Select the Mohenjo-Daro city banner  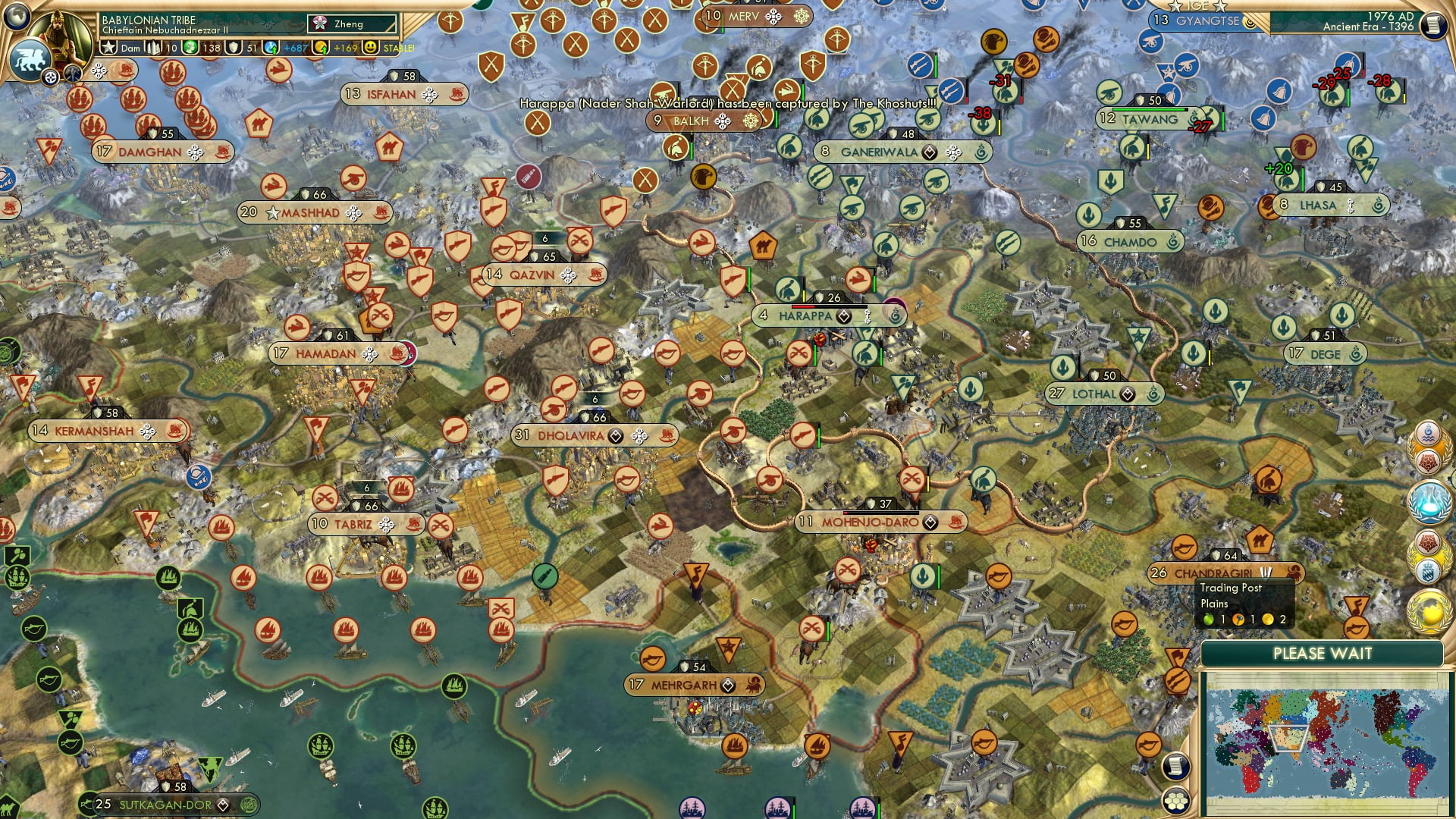point(882,521)
